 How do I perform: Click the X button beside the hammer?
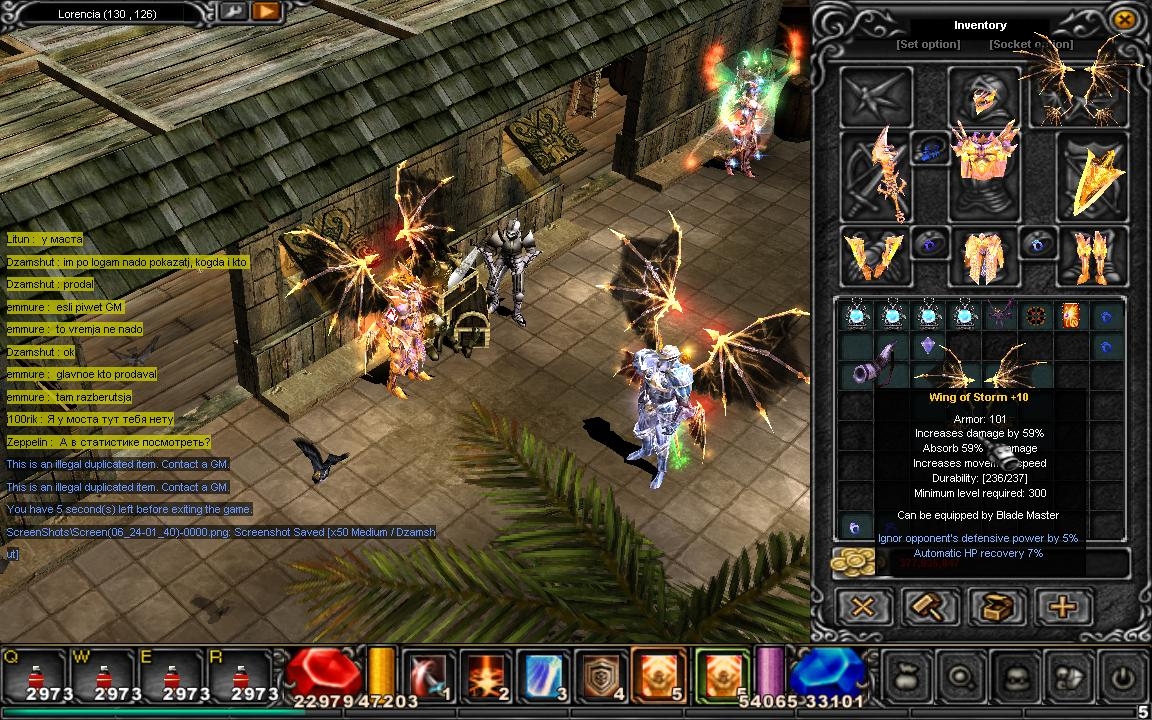click(x=863, y=606)
